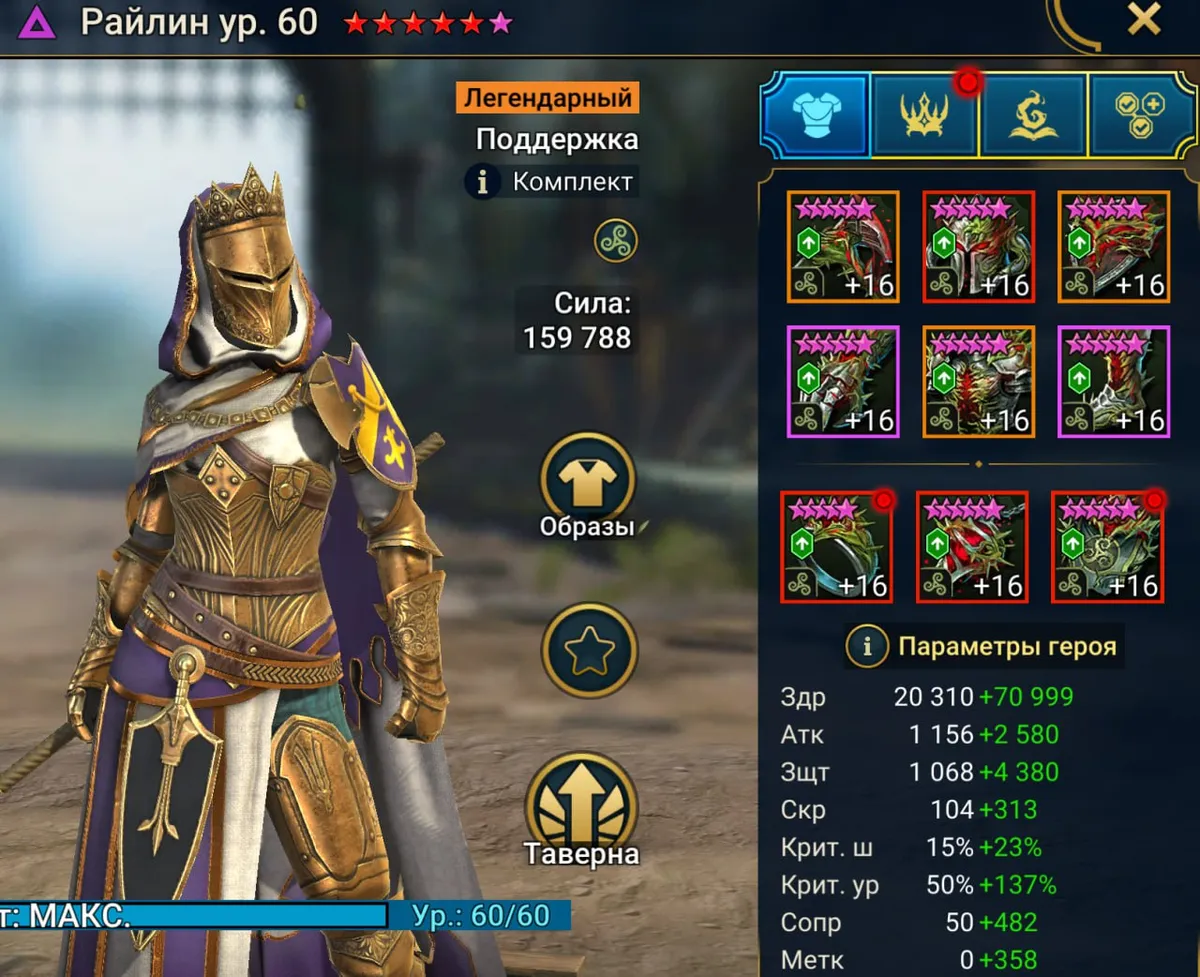
Task: Click the round star button
Action: tap(588, 651)
